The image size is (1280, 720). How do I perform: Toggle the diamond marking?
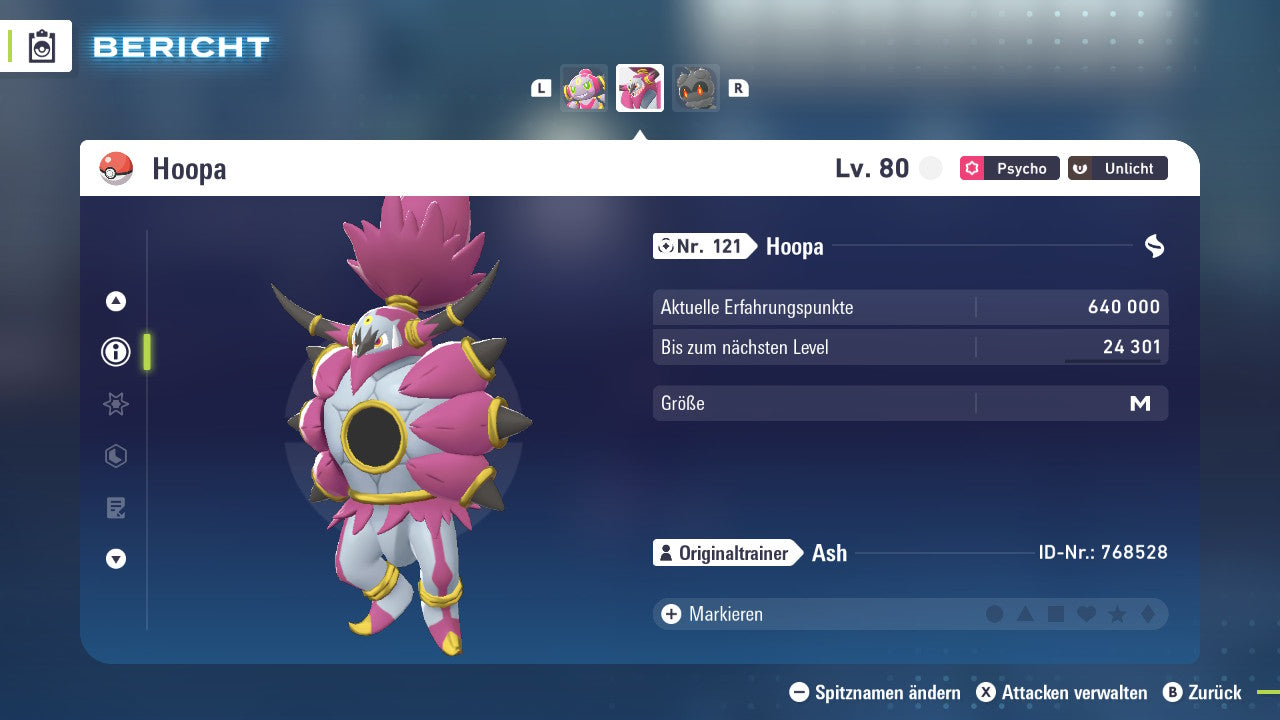1147,614
